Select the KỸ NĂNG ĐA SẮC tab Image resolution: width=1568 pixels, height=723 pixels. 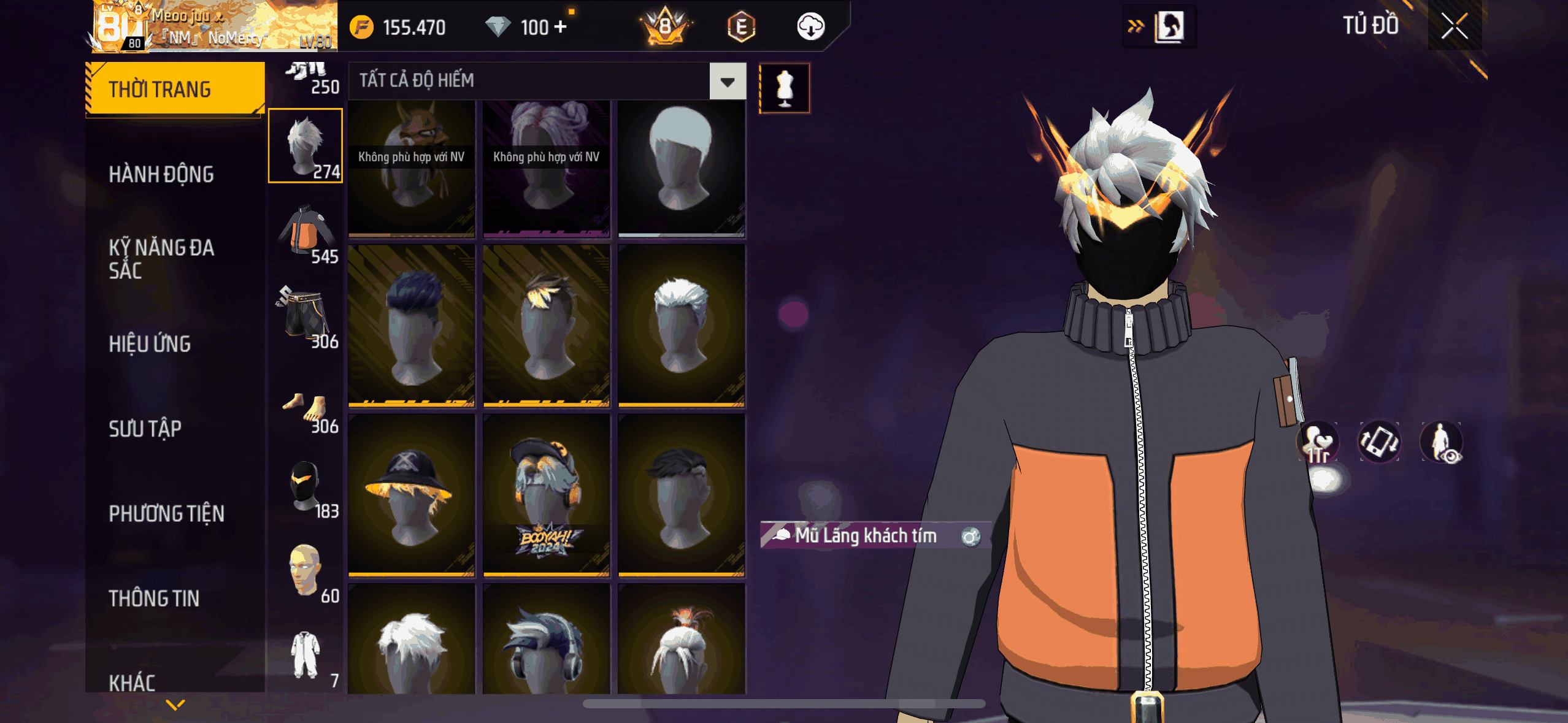click(161, 259)
